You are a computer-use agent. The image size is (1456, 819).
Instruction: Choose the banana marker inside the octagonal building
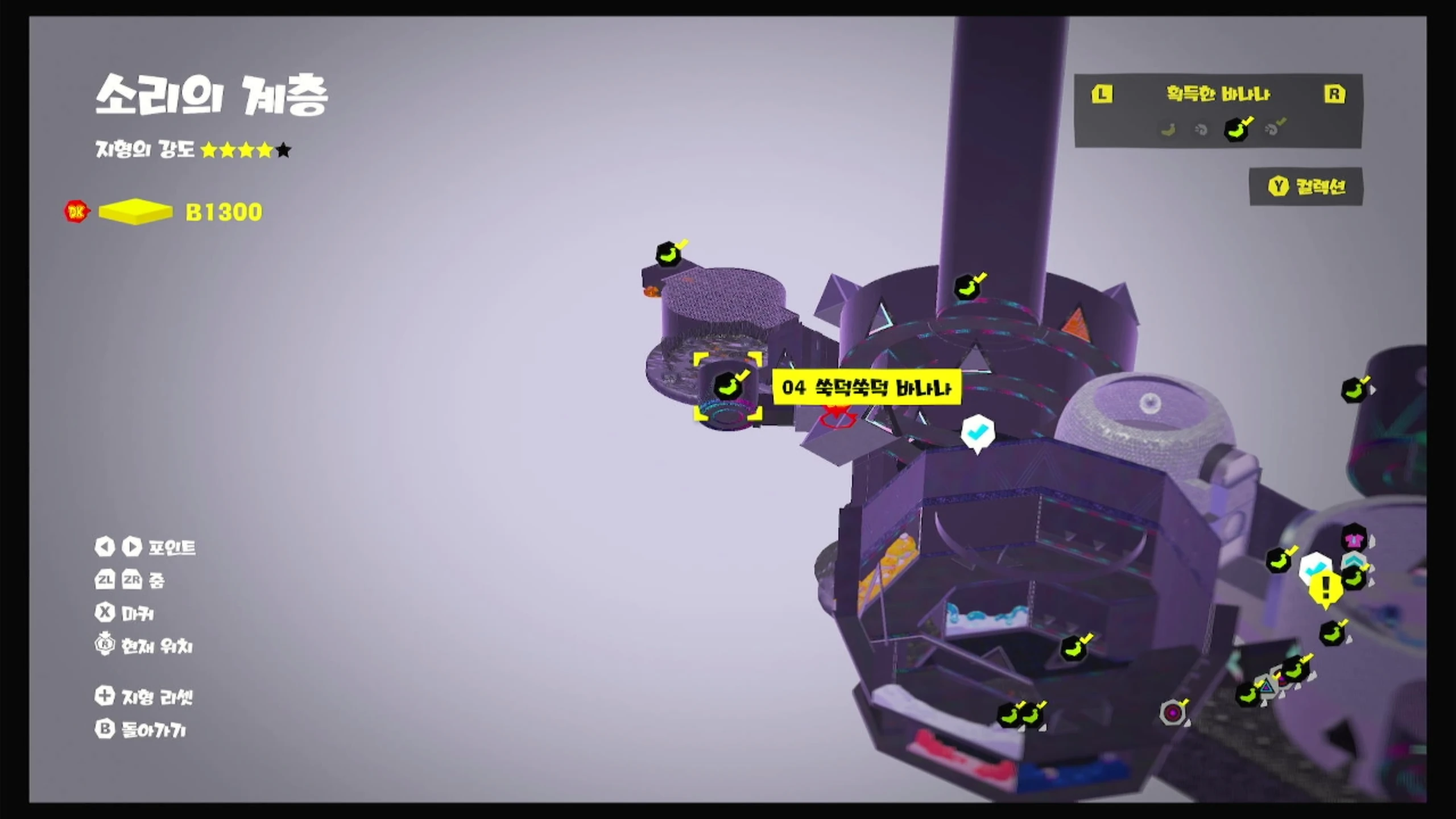[x=1074, y=648]
